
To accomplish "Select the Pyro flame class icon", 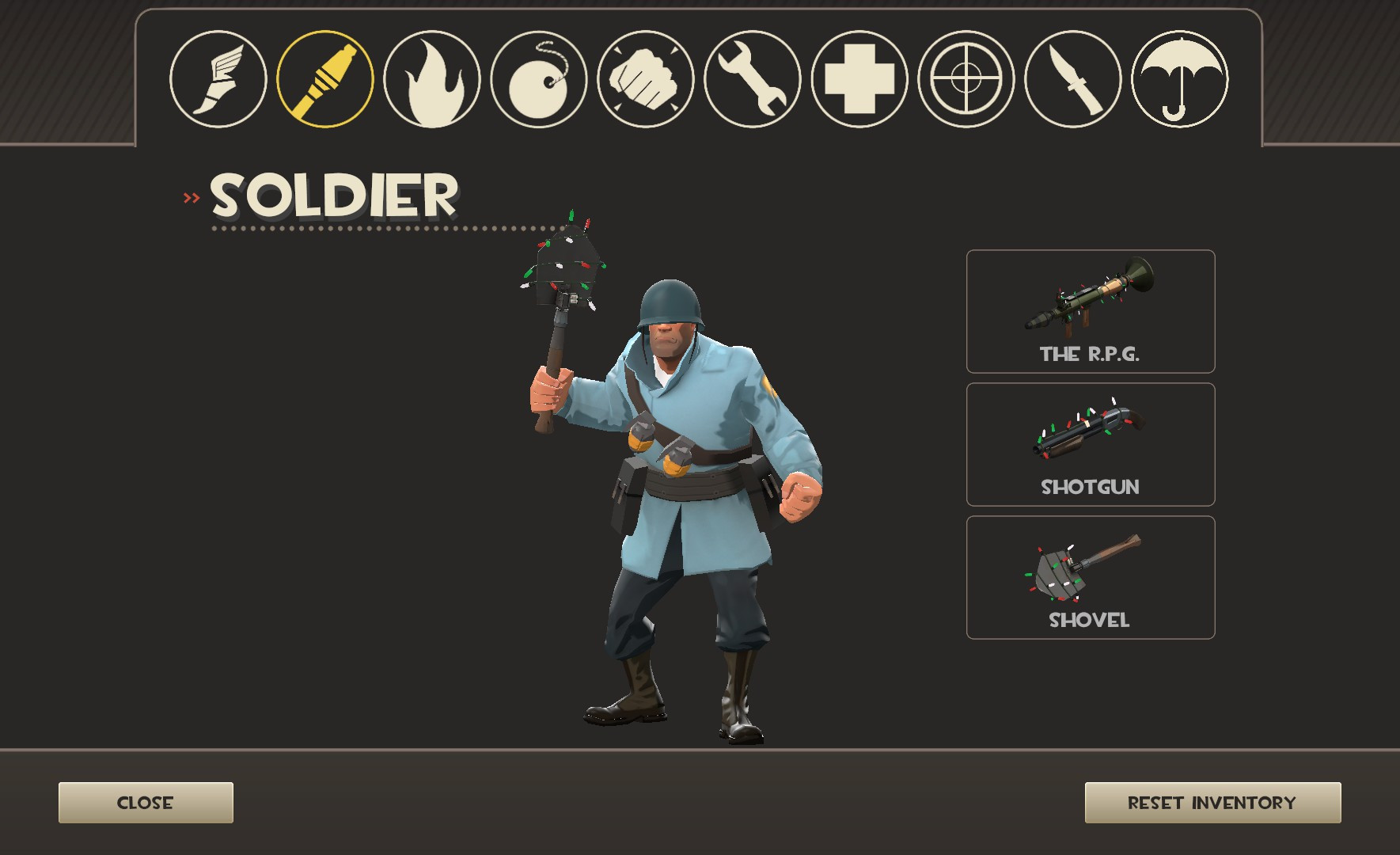I will (432, 79).
